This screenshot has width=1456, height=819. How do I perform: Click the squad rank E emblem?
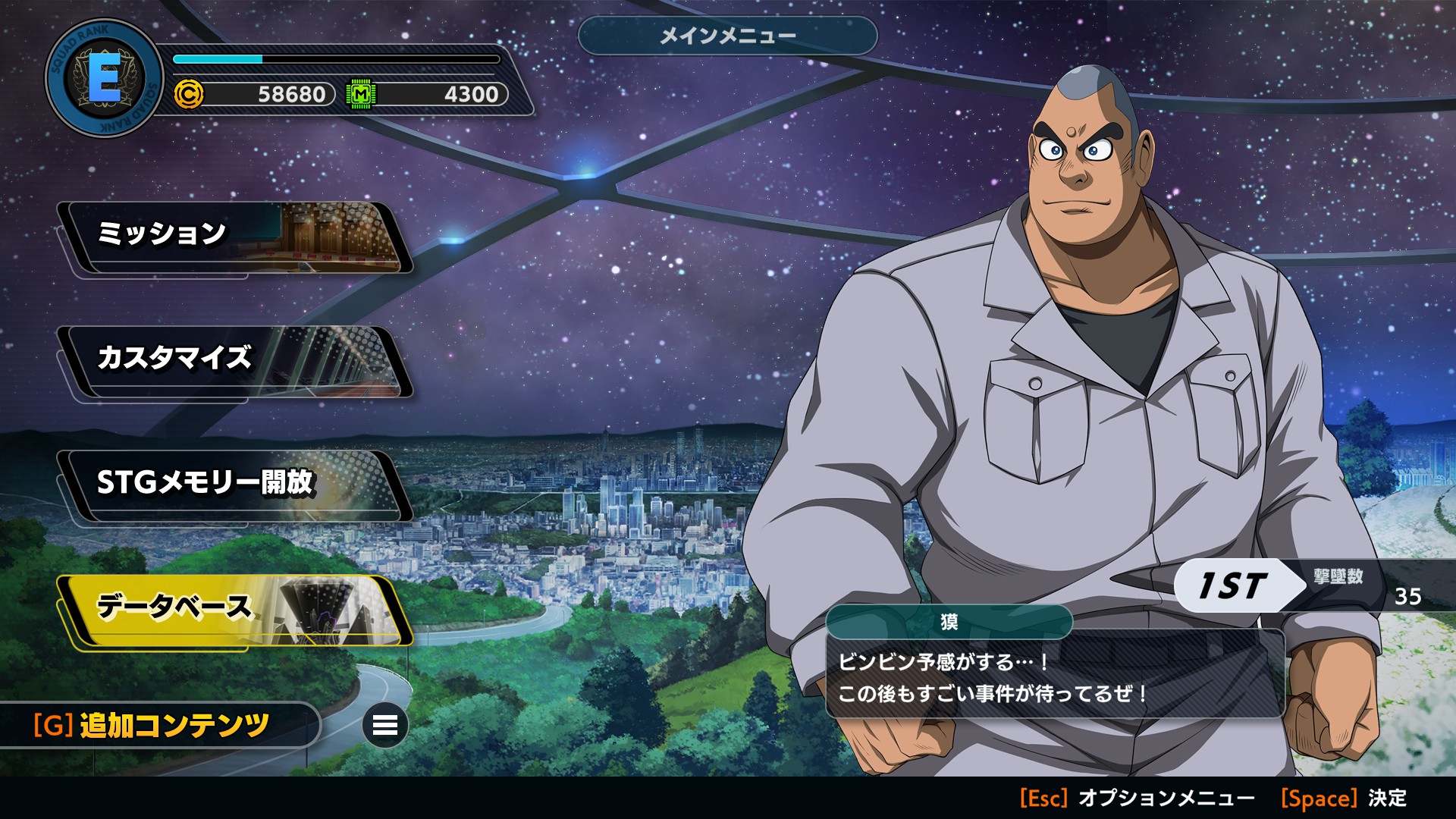pos(104,78)
